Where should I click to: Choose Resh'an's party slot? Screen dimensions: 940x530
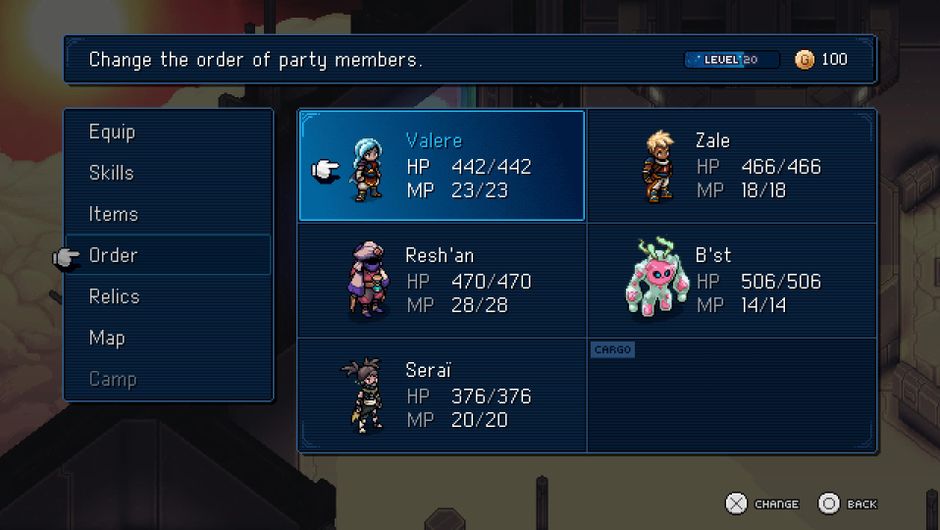pos(442,281)
